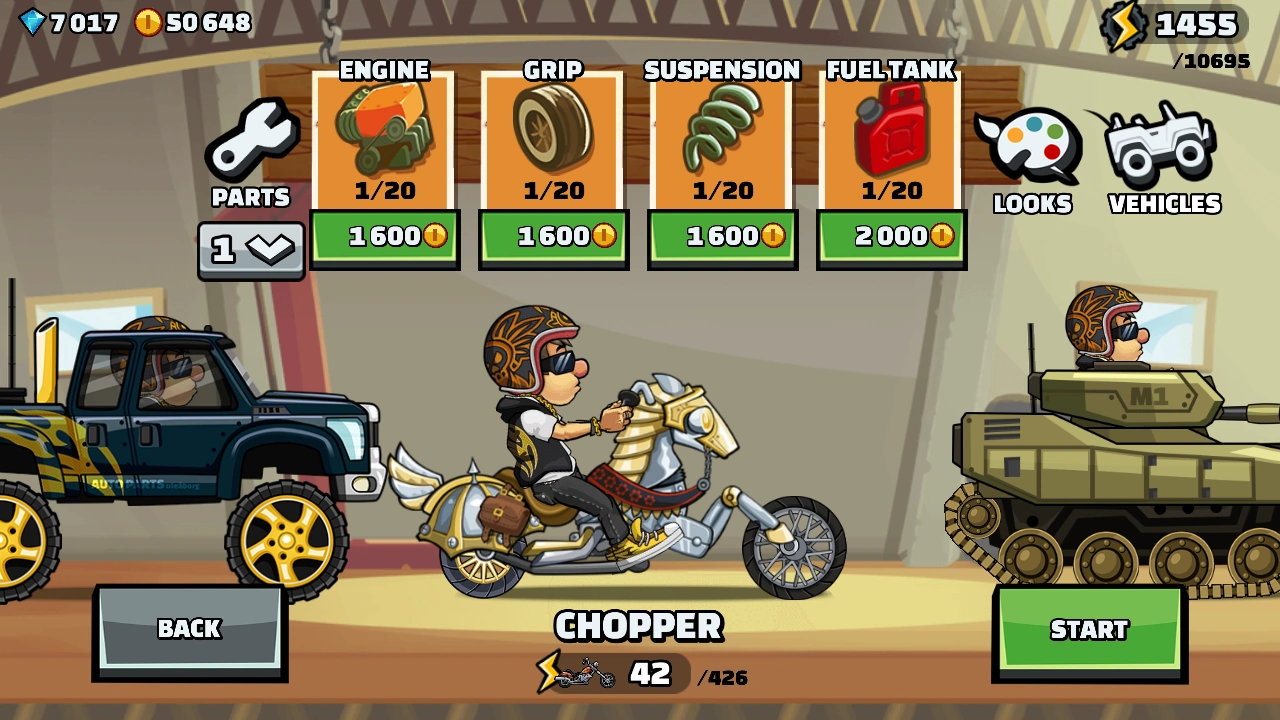The width and height of the screenshot is (1280, 720).
Task: Open the Looks paint palette
Action: (1032, 145)
